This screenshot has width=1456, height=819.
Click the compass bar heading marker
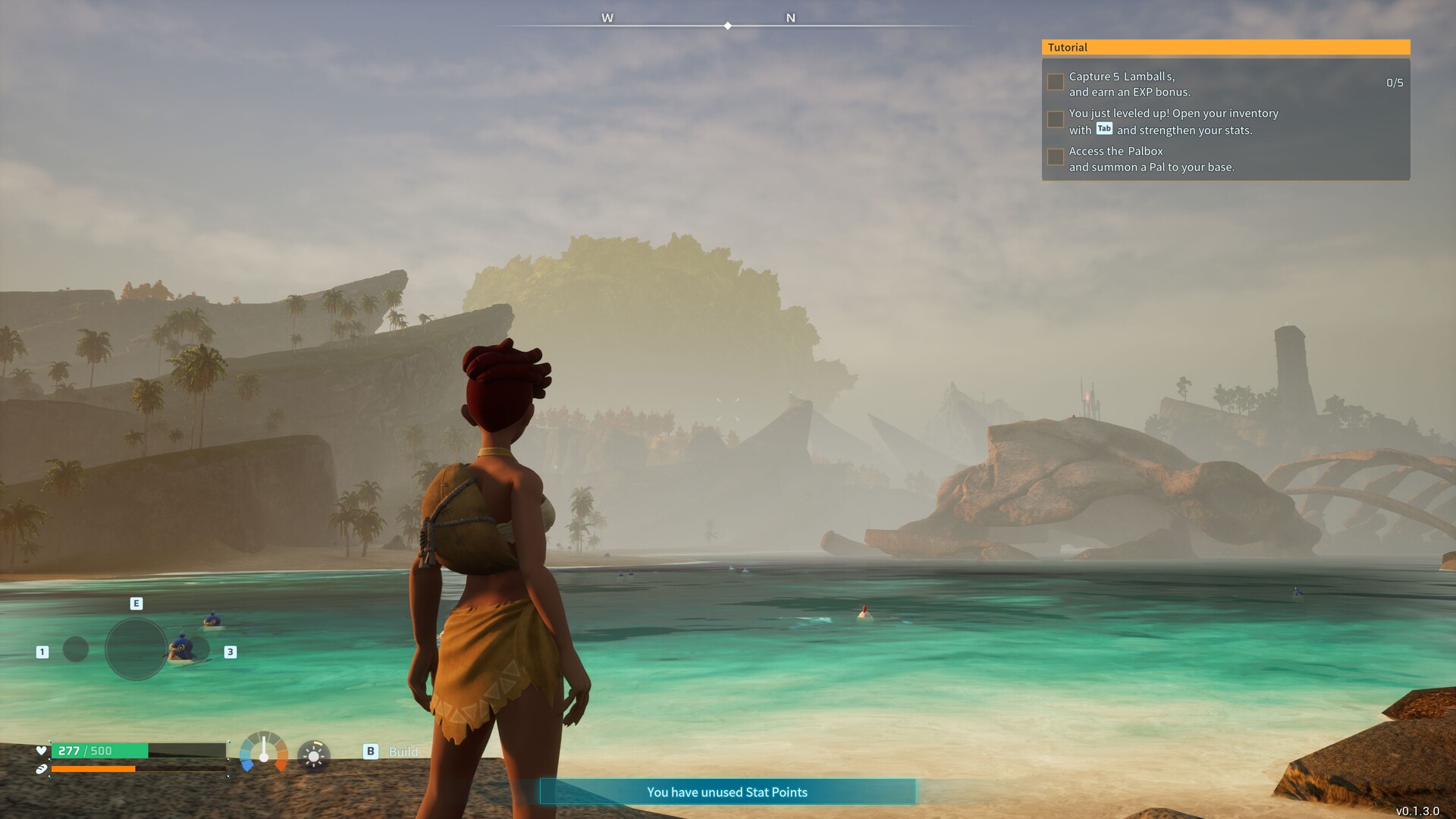(728, 26)
